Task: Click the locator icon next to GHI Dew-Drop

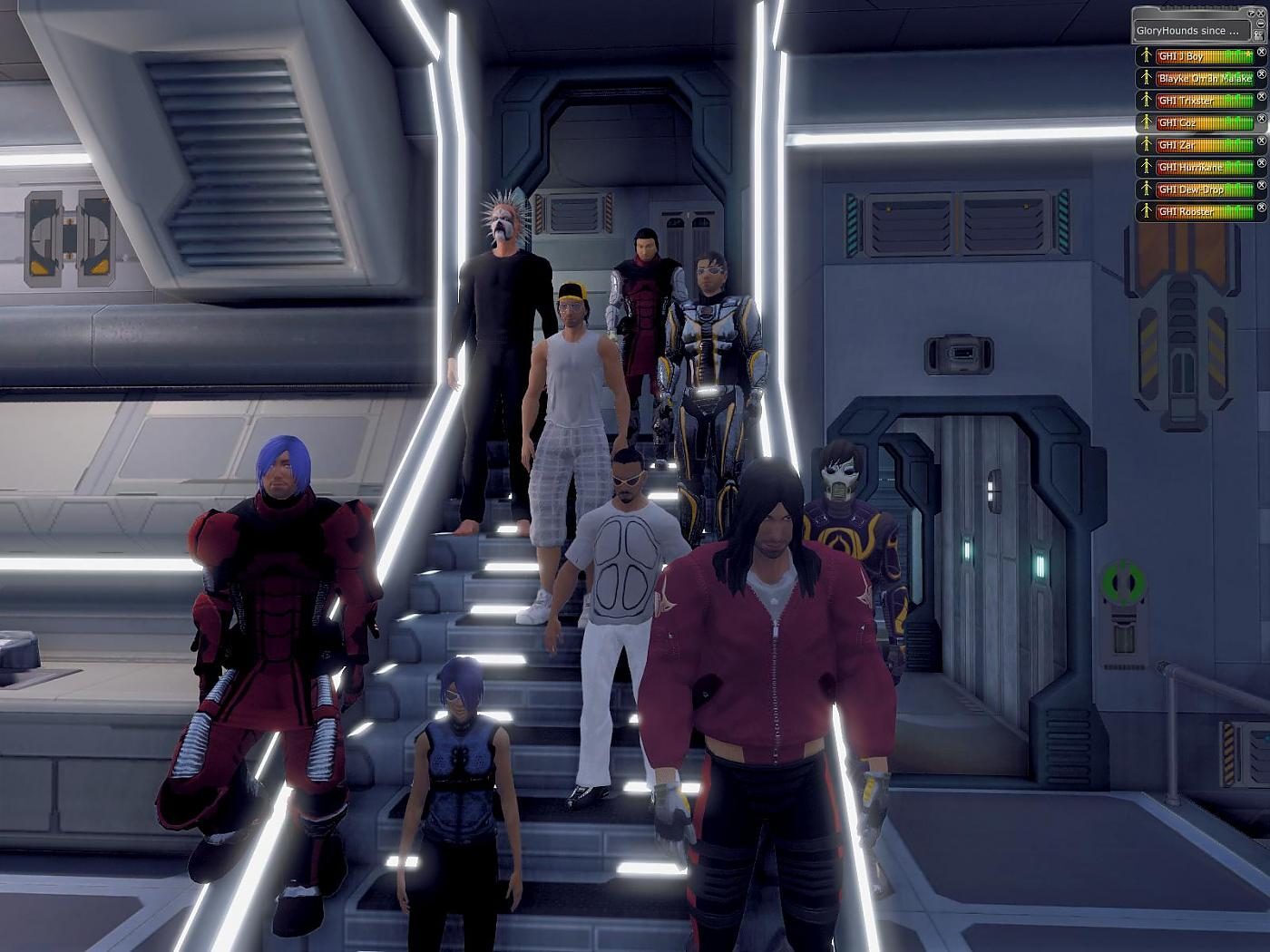Action: click(x=1147, y=189)
